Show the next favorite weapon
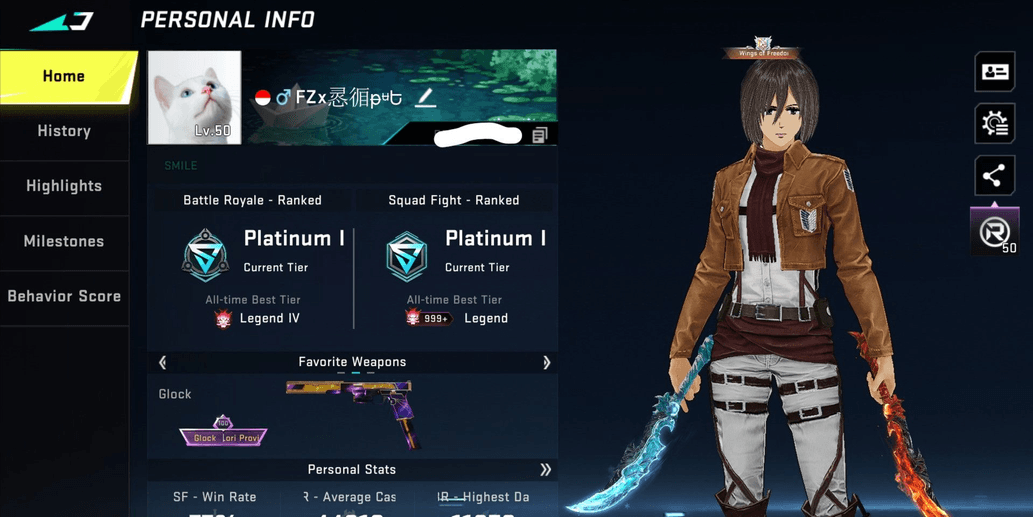This screenshot has height=517, width=1033. tap(546, 362)
